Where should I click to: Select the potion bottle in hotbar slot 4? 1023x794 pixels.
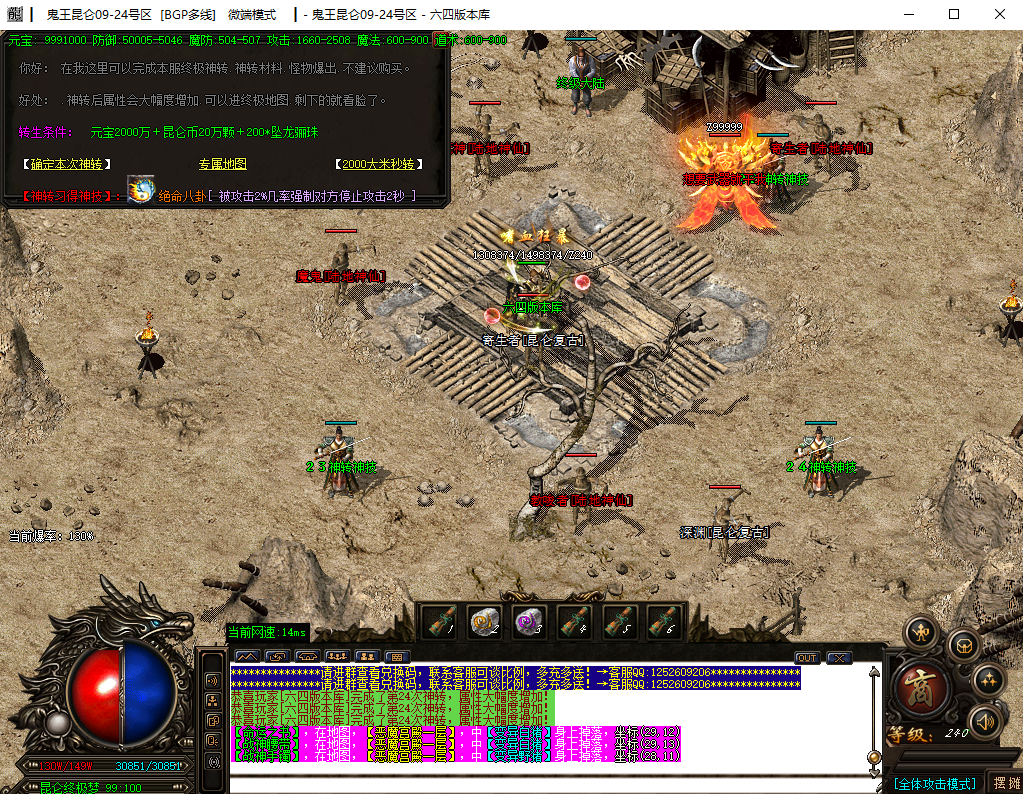pyautogui.click(x=575, y=622)
